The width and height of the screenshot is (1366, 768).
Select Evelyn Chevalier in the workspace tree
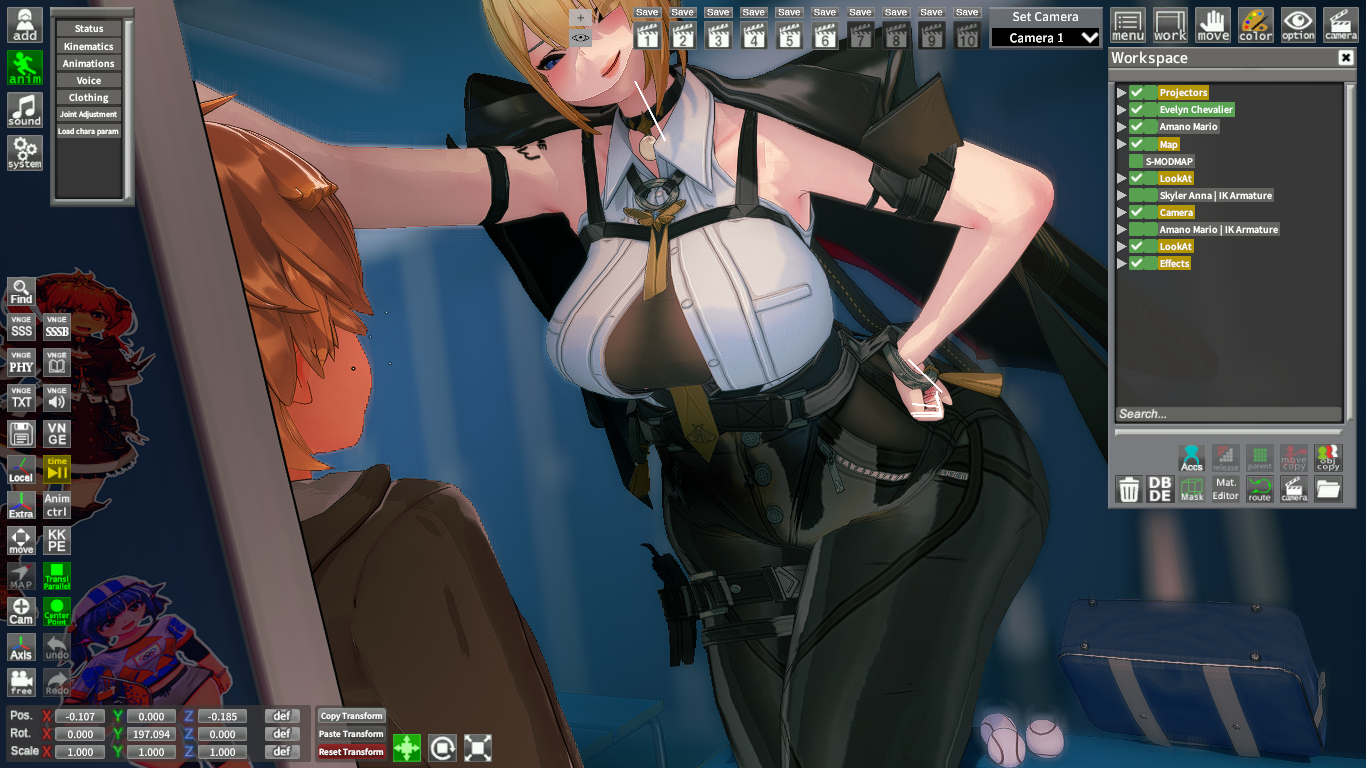(1195, 110)
